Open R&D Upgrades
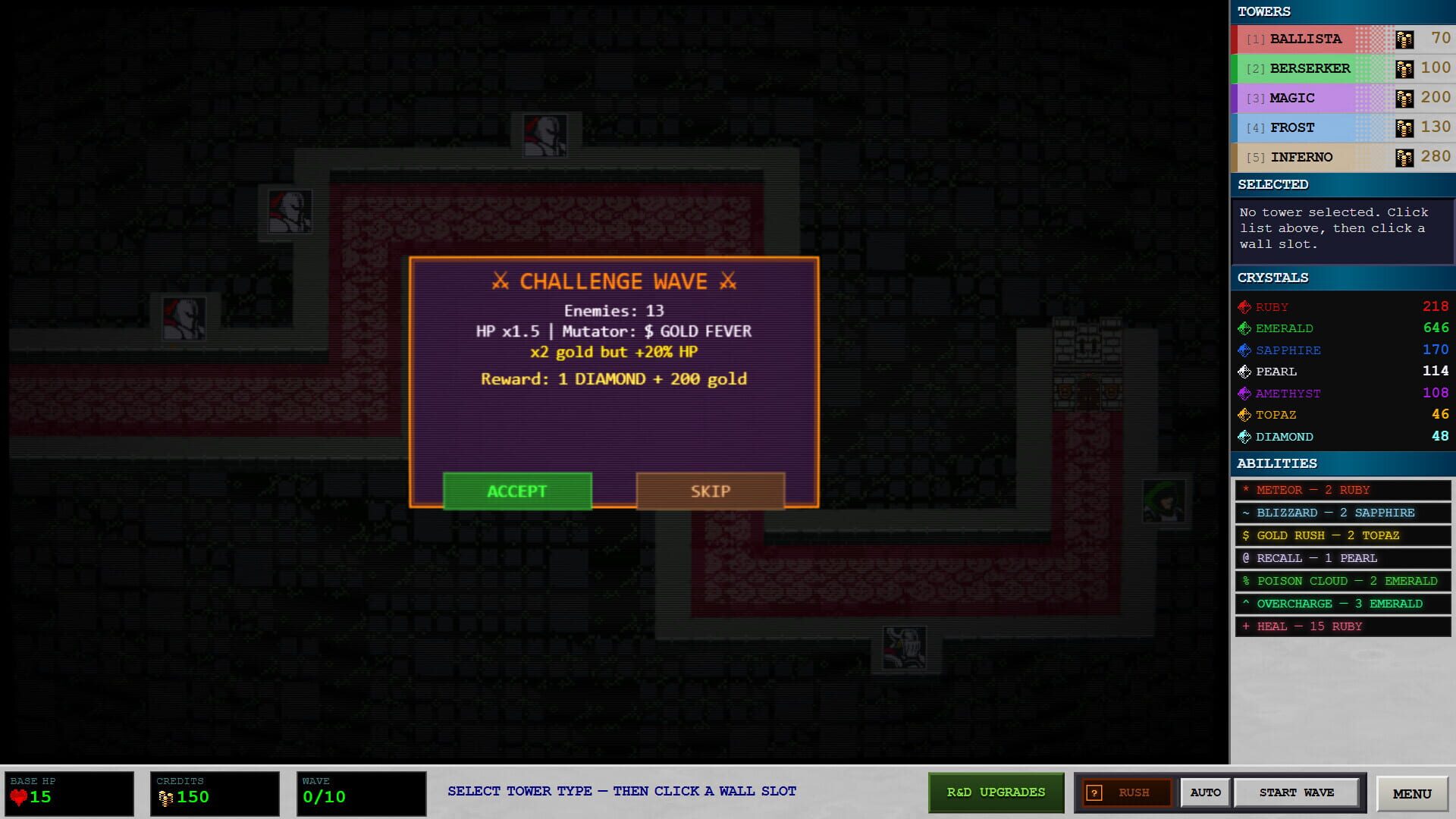The width and height of the screenshot is (1456, 819). click(995, 792)
